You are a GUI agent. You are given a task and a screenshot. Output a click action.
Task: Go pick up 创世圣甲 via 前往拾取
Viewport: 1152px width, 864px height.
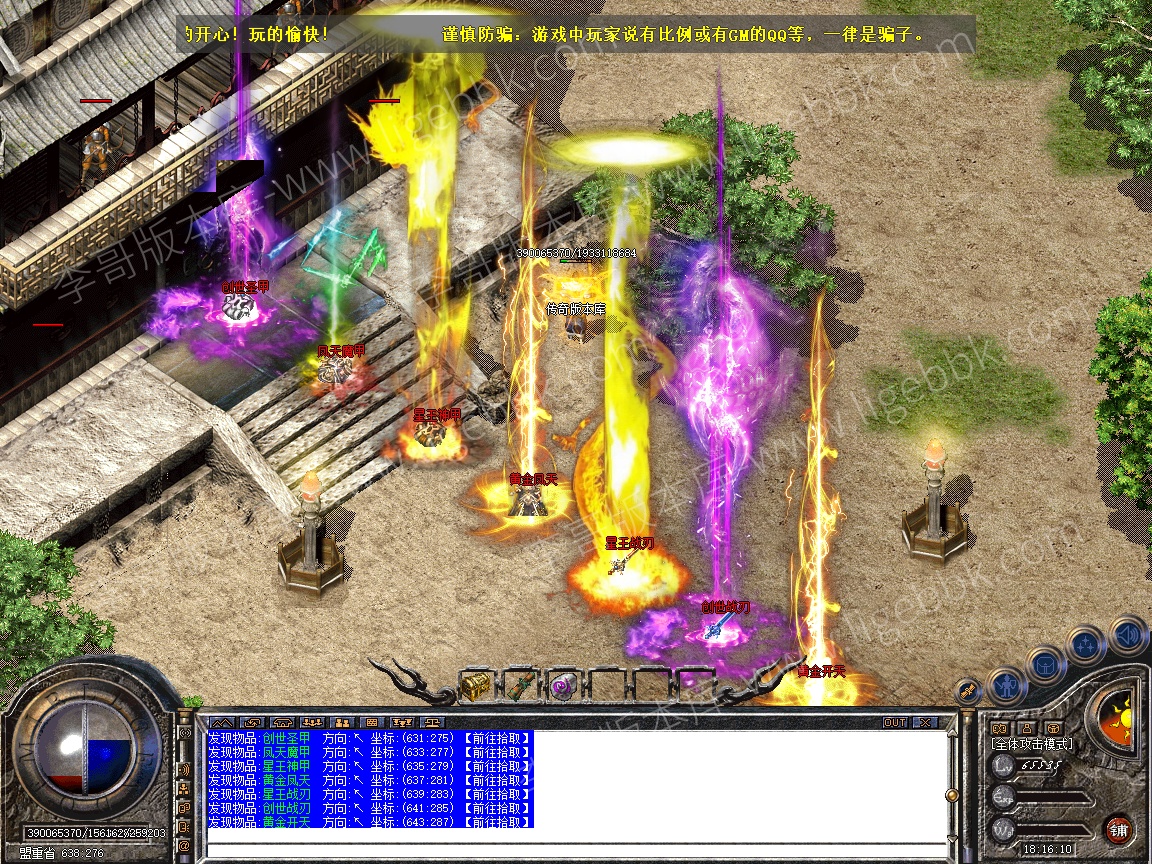[497, 738]
